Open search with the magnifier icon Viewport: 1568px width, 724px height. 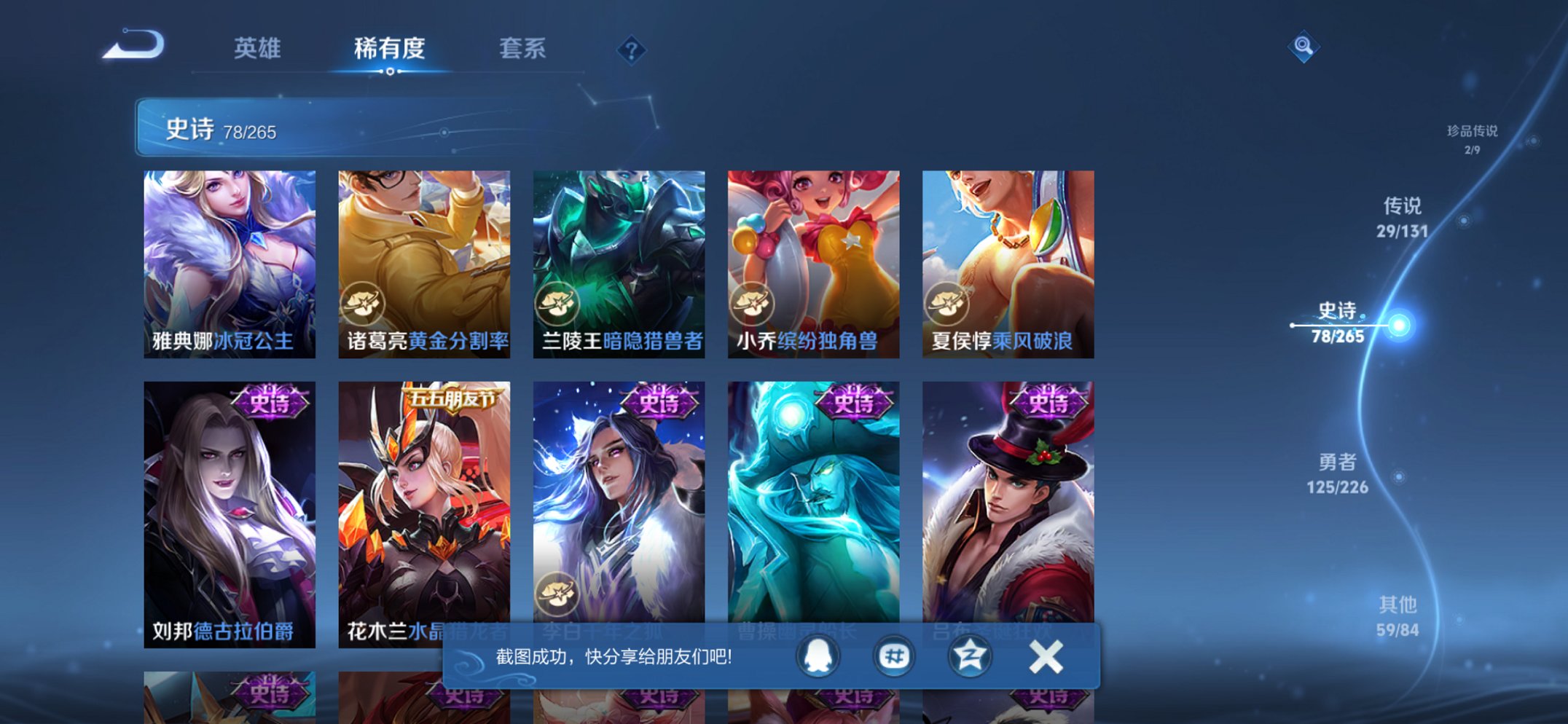1304,47
